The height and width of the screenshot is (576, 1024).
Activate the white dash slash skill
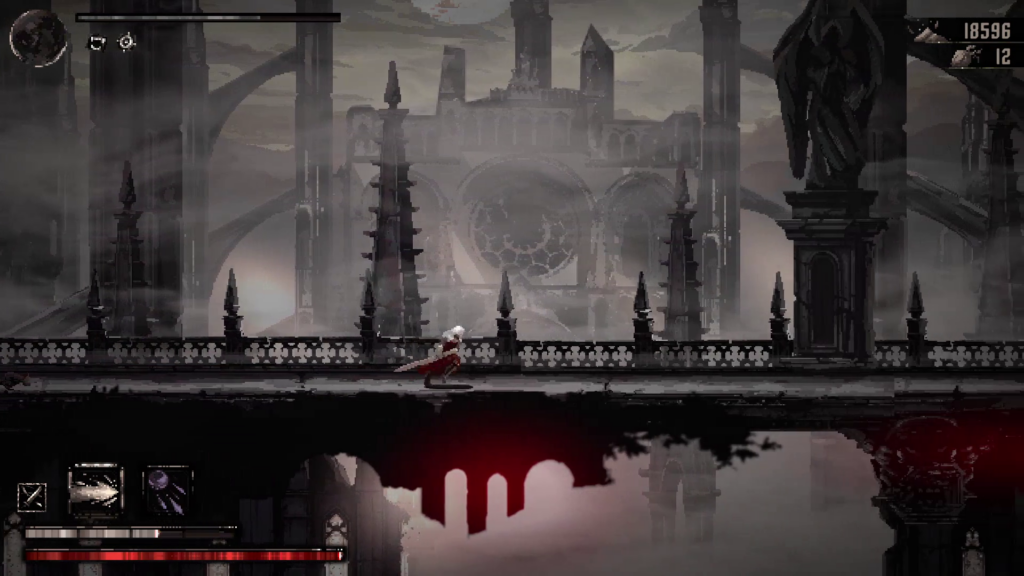tap(95, 491)
